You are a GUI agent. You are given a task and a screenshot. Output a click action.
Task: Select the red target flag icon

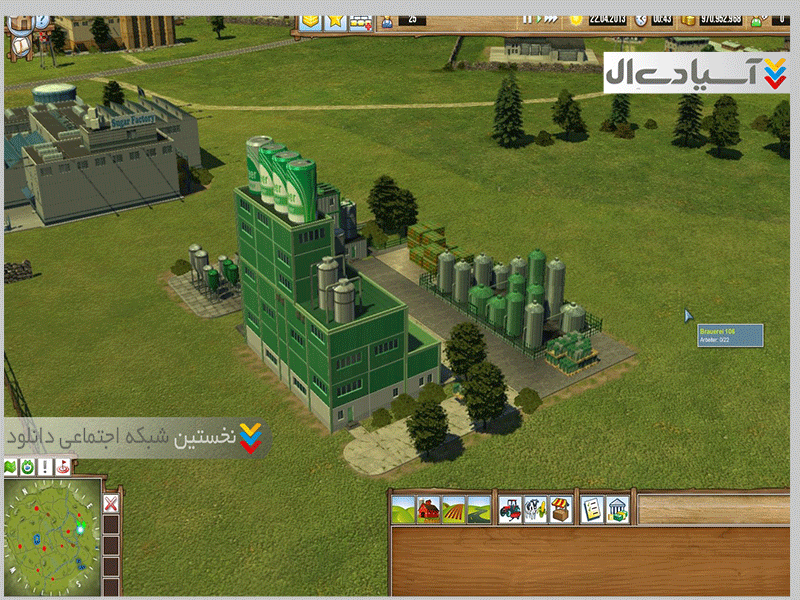tap(64, 467)
